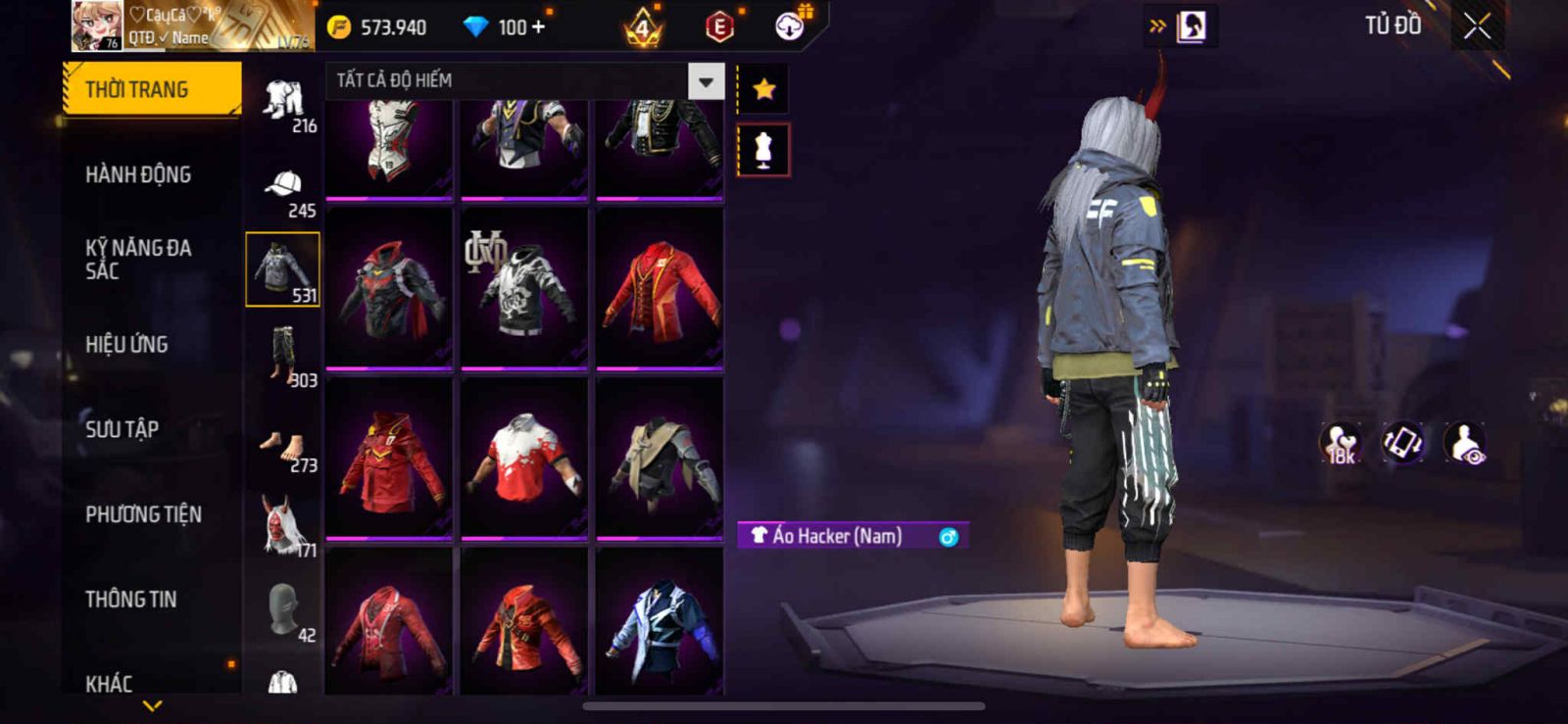Switch to the Hành Động tab
Screen dimensions: 1568x724
coord(138,174)
